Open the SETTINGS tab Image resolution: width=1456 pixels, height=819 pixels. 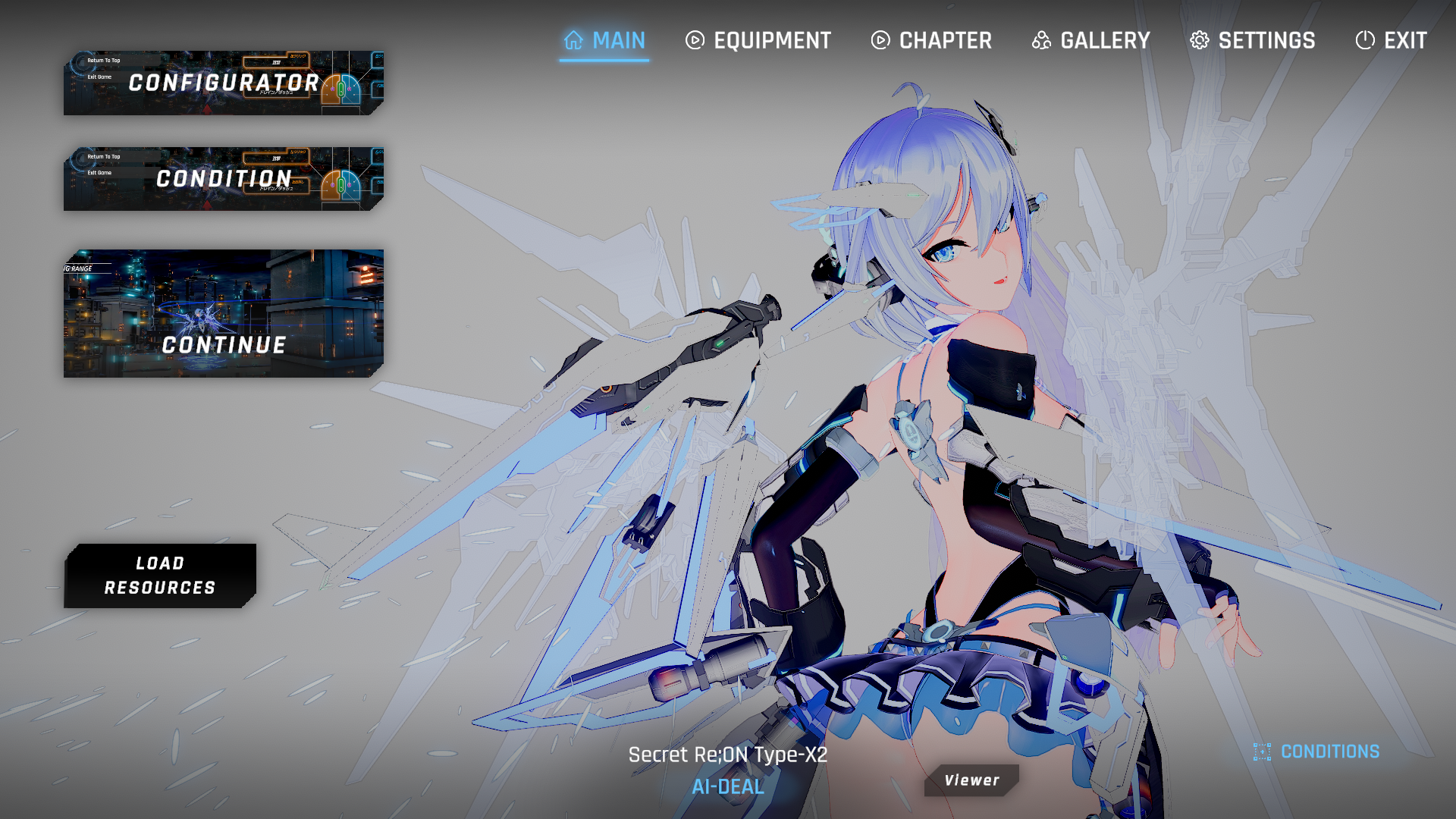click(1253, 41)
